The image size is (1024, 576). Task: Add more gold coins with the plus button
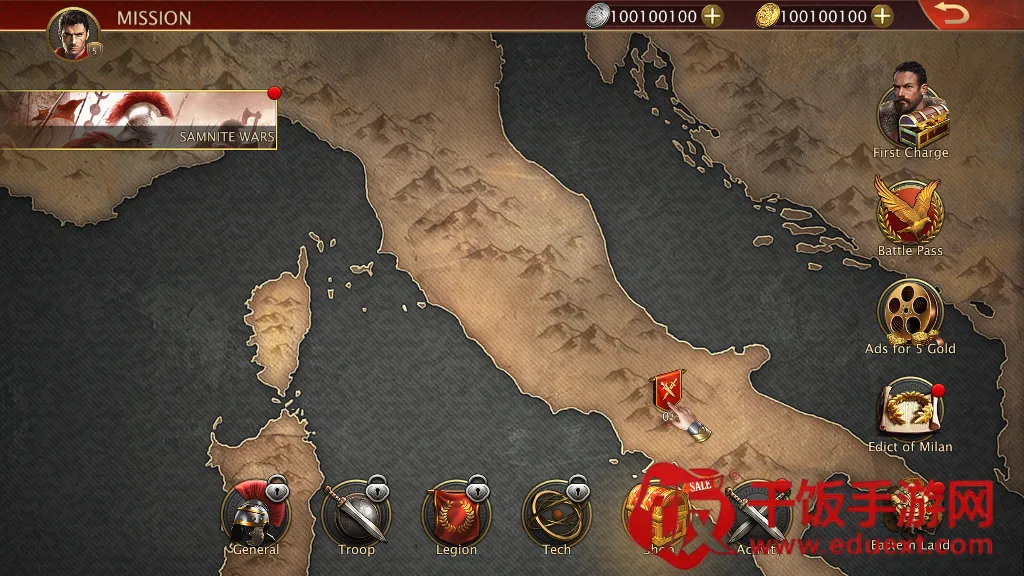pyautogui.click(x=882, y=15)
